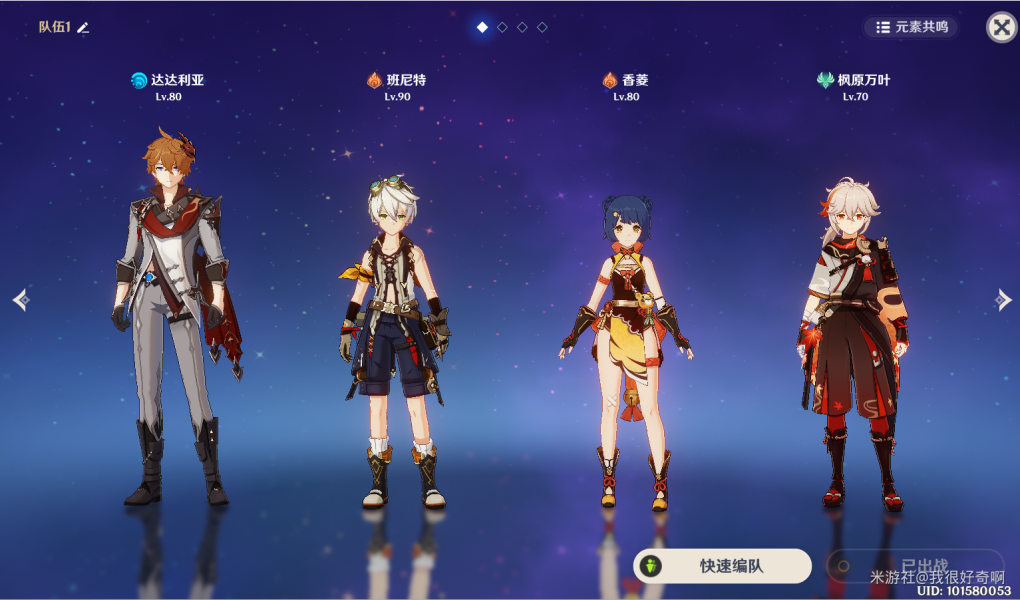Image resolution: width=1020 pixels, height=600 pixels.
Task: Open the 元素共鸣 elemental resonance panel
Action: (911, 27)
